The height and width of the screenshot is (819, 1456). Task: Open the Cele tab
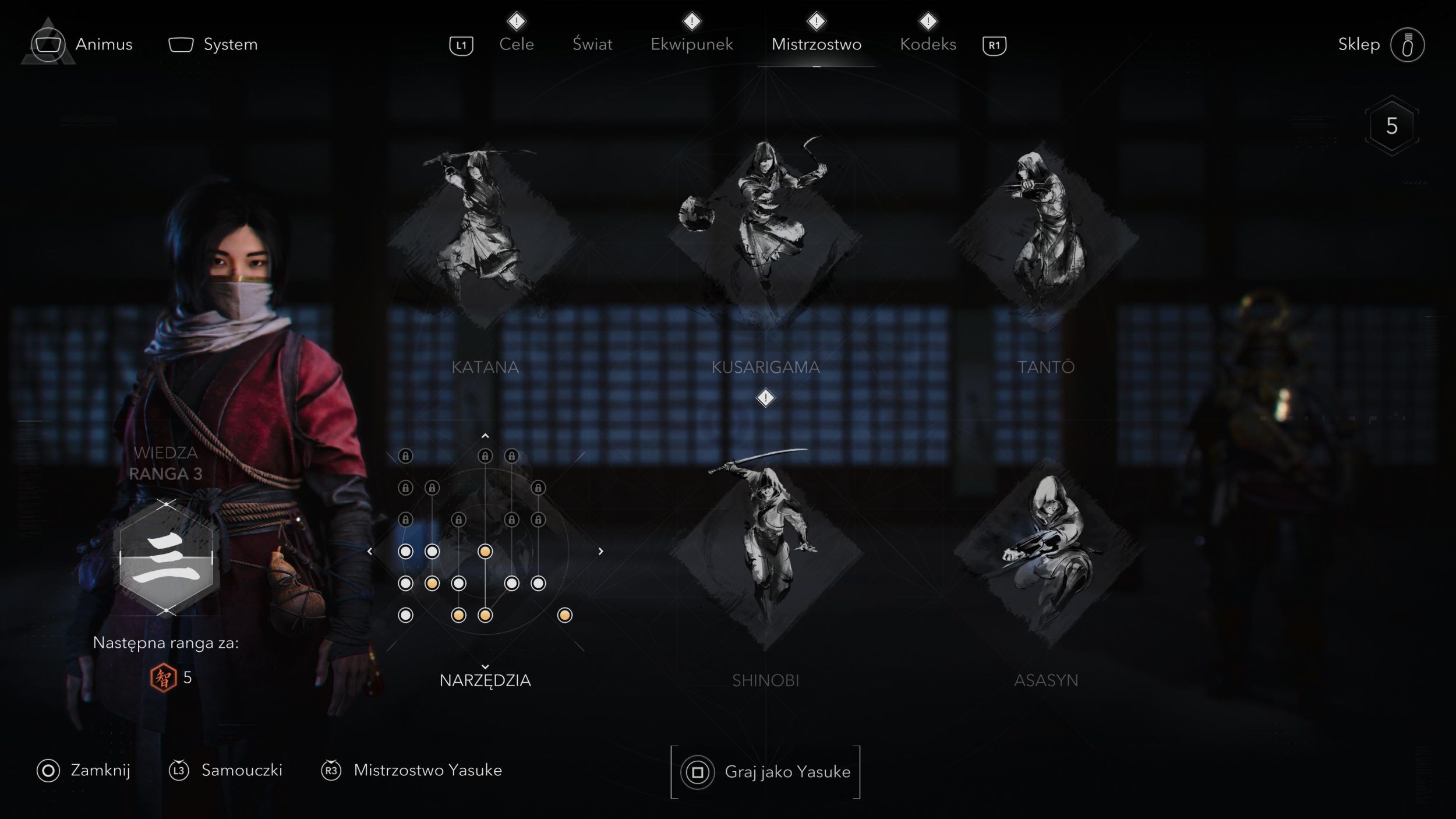(x=516, y=44)
